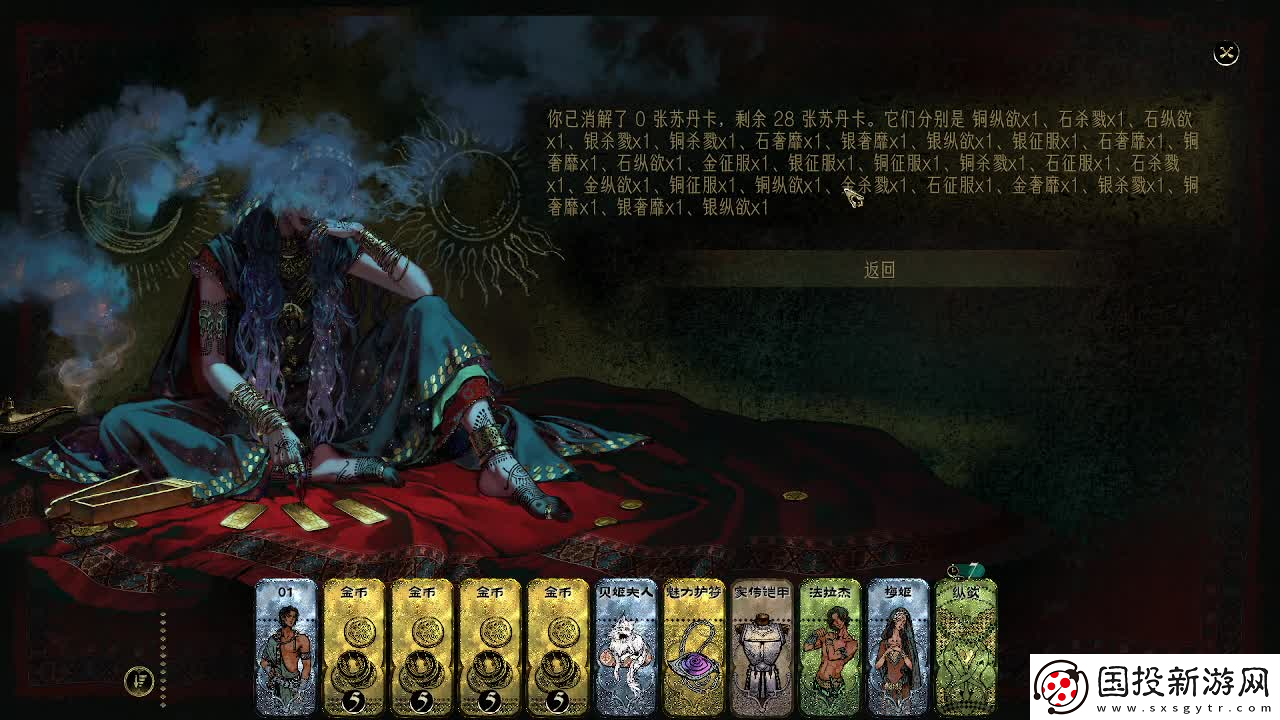Image resolution: width=1280 pixels, height=720 pixels.
Task: Click the 返回 (Back) button
Action: coord(879,269)
